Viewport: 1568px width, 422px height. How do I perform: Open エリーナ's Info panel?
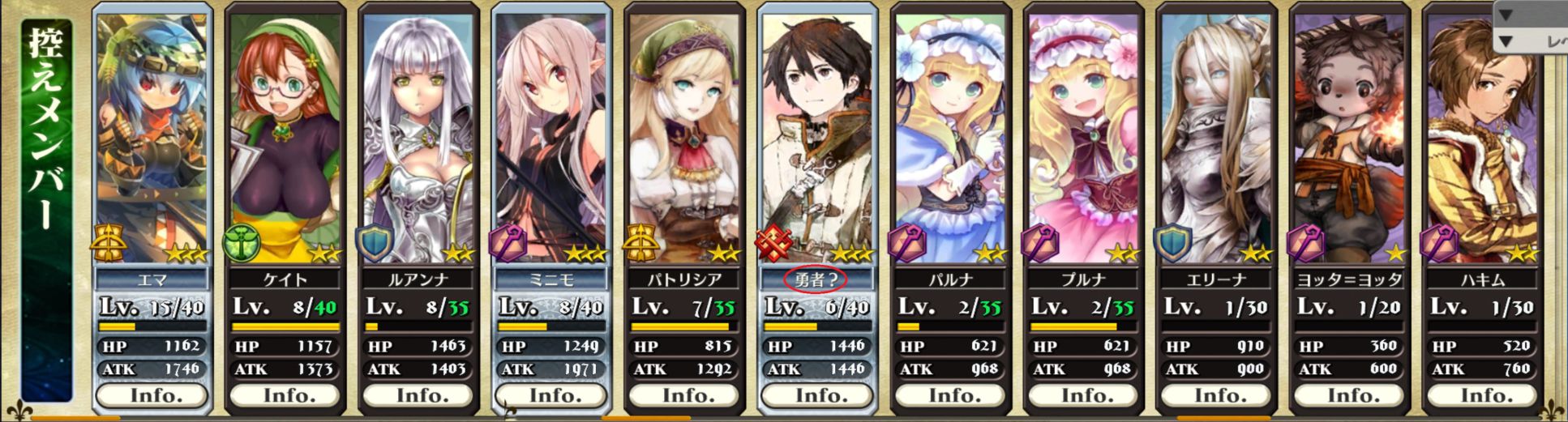tap(1216, 395)
